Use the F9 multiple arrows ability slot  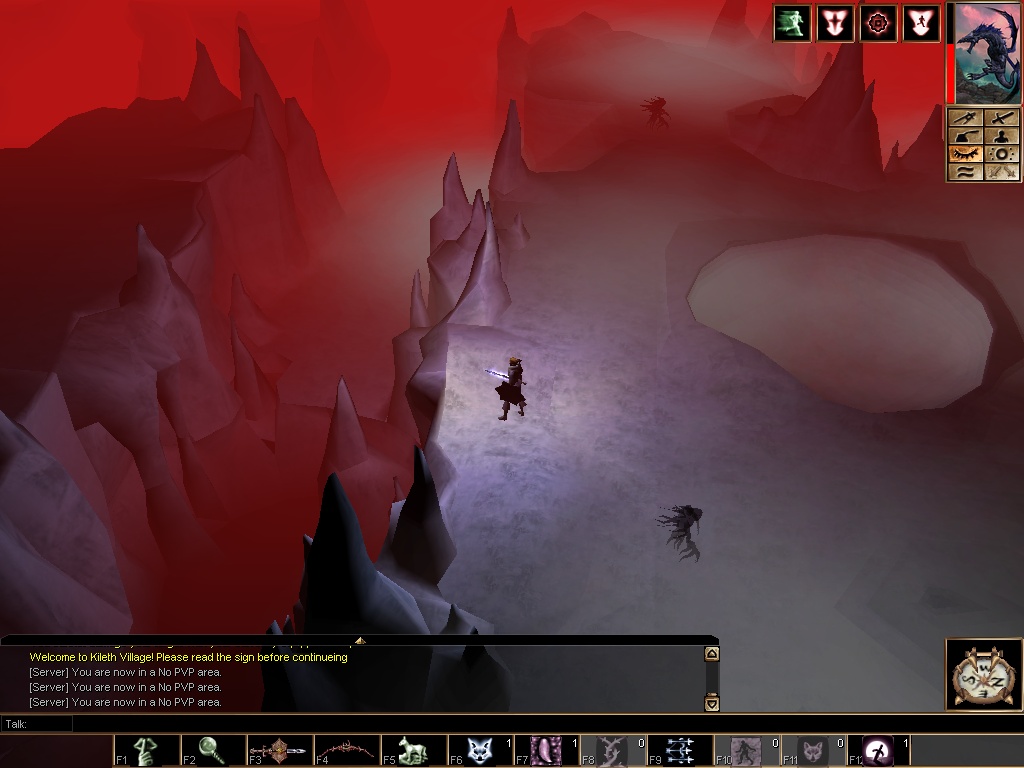680,750
